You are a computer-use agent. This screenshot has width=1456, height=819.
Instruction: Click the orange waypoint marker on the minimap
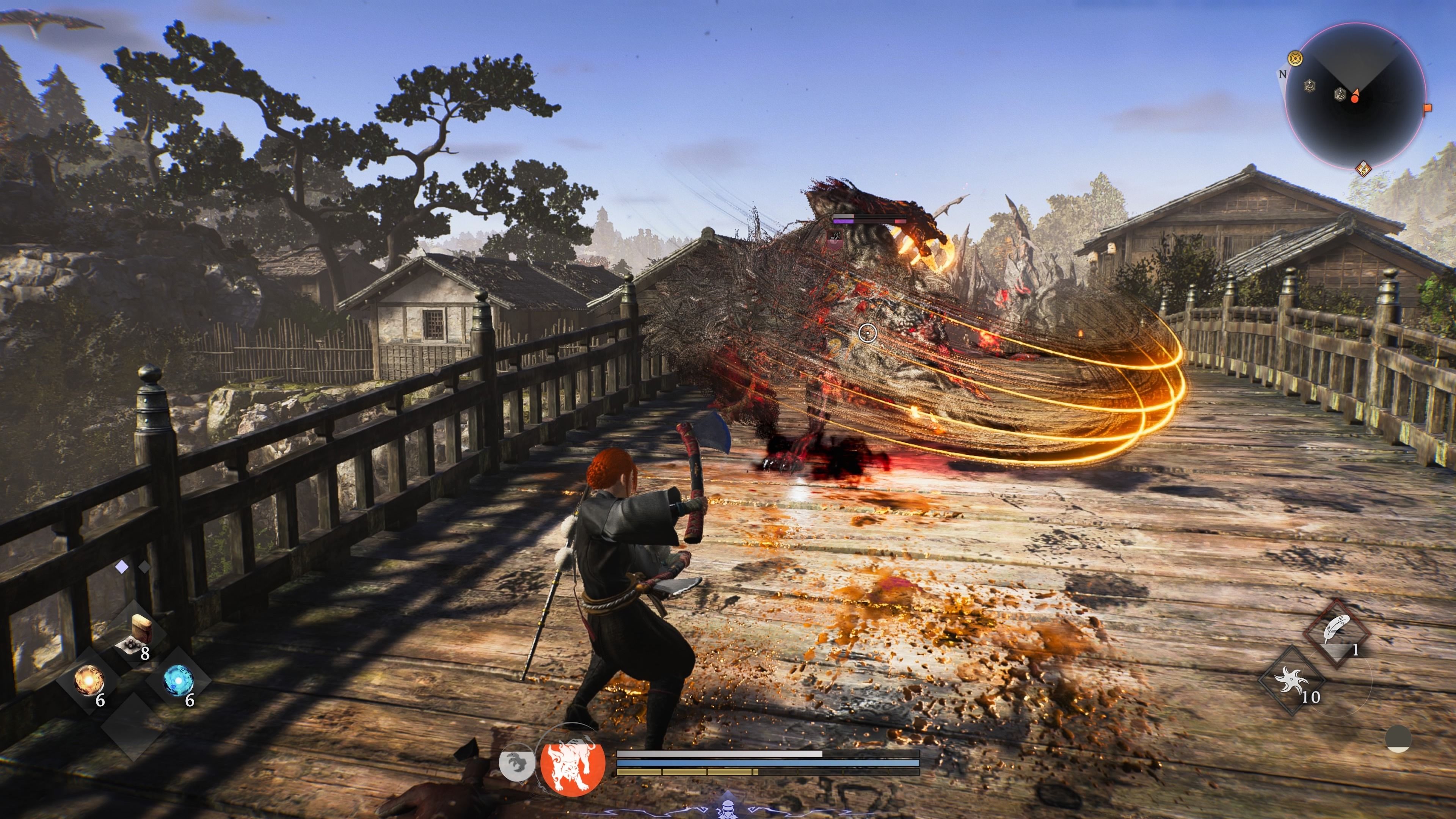1427,108
